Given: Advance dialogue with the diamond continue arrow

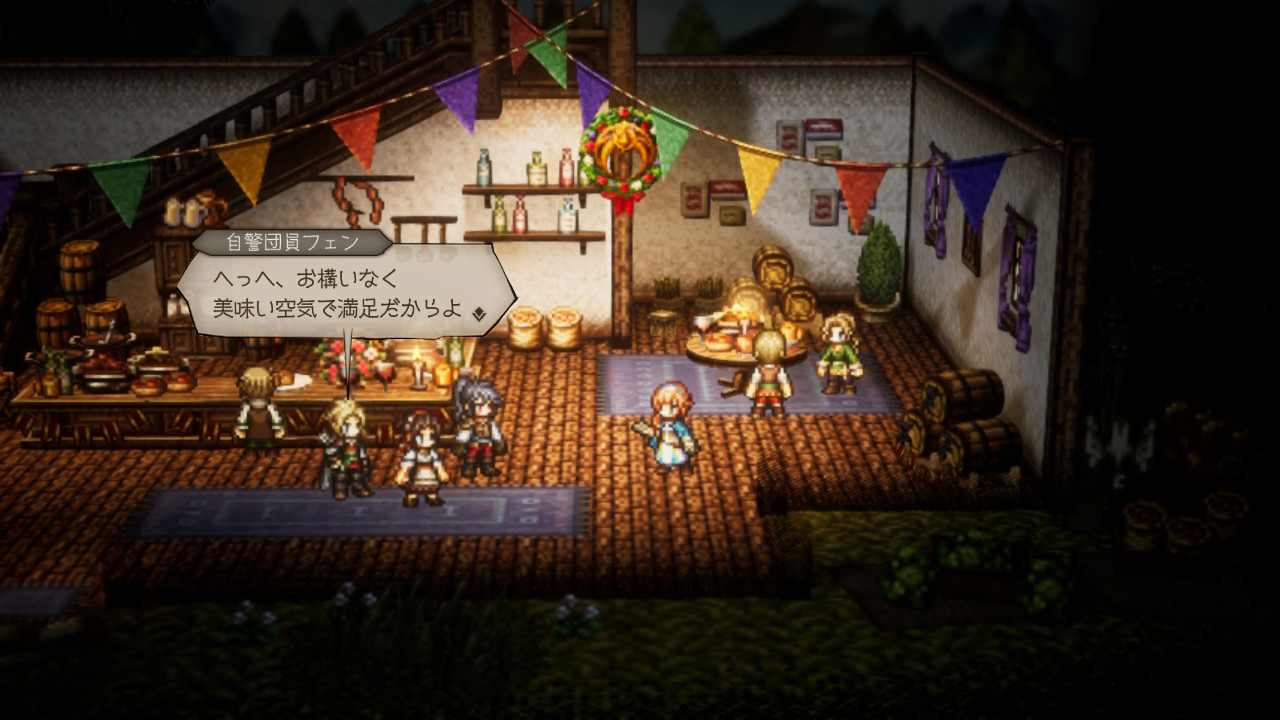Looking at the screenshot, I should click(x=480, y=311).
